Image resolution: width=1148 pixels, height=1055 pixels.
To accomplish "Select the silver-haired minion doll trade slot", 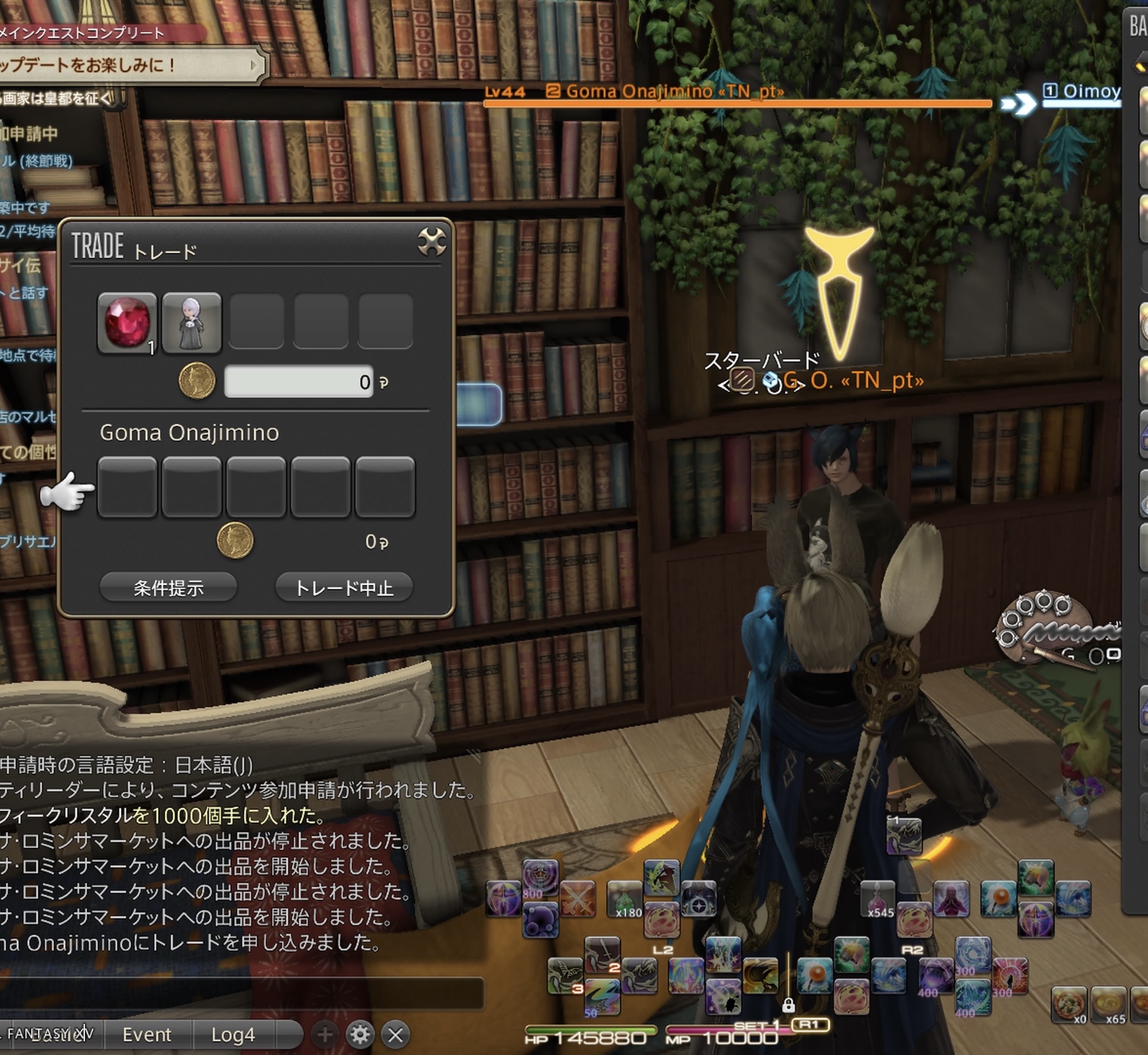I will click(192, 322).
